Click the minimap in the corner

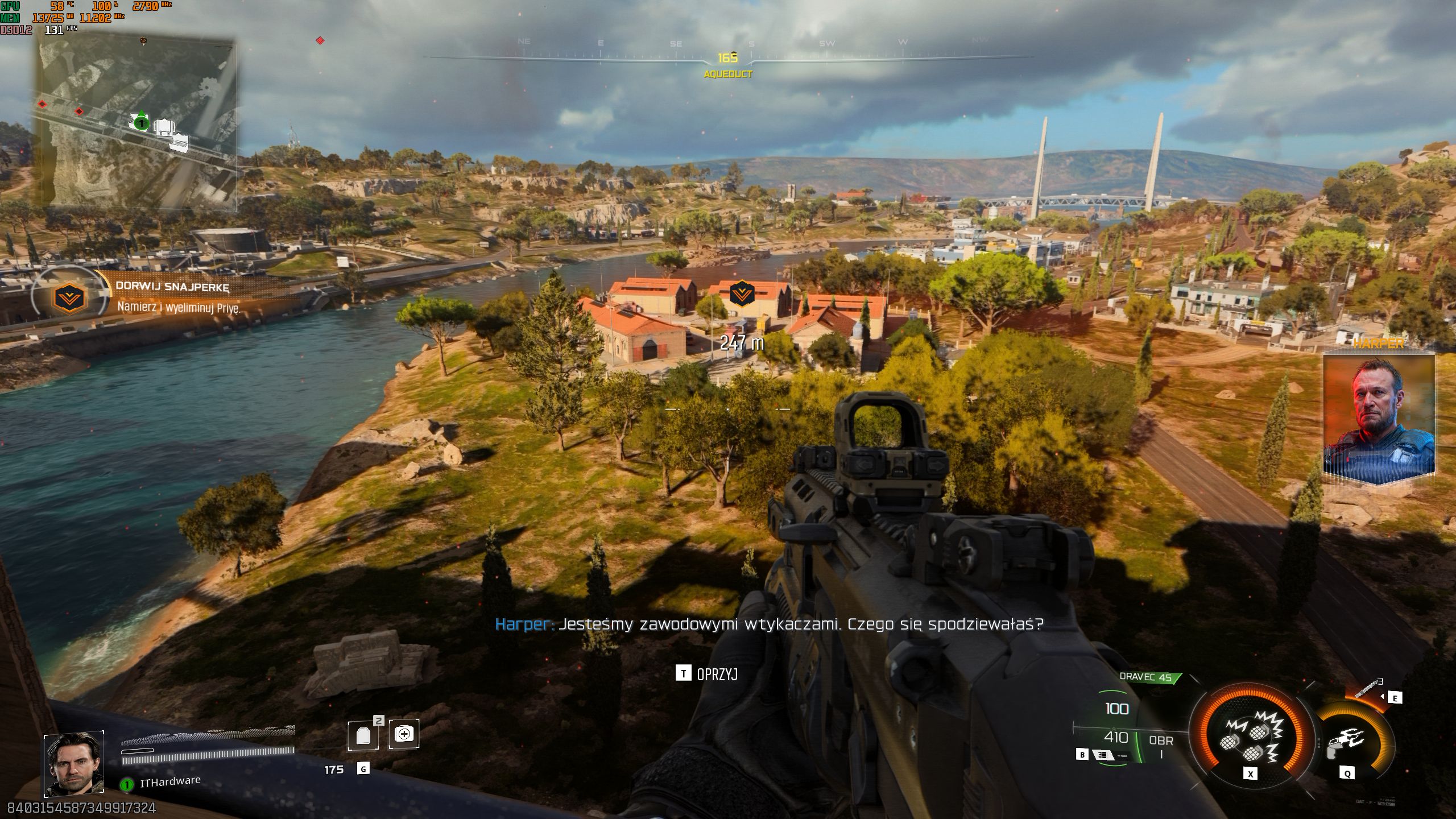tap(136, 122)
